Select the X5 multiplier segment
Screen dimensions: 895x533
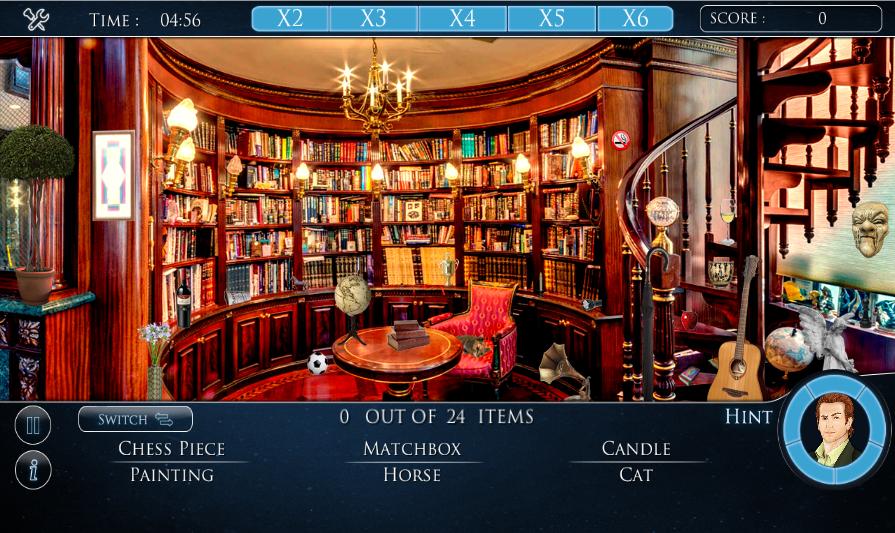click(x=552, y=19)
